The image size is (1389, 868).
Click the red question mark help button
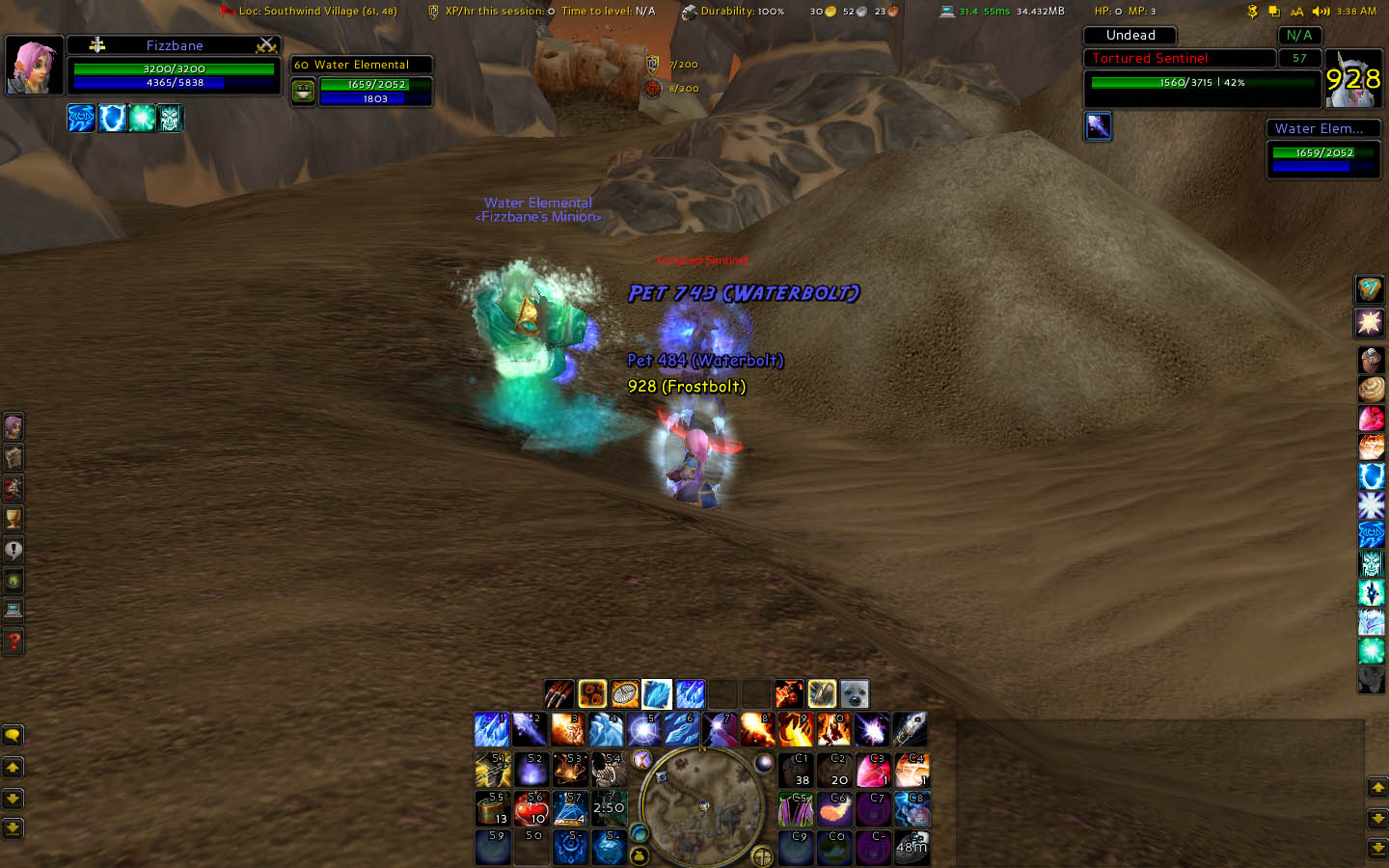14,641
